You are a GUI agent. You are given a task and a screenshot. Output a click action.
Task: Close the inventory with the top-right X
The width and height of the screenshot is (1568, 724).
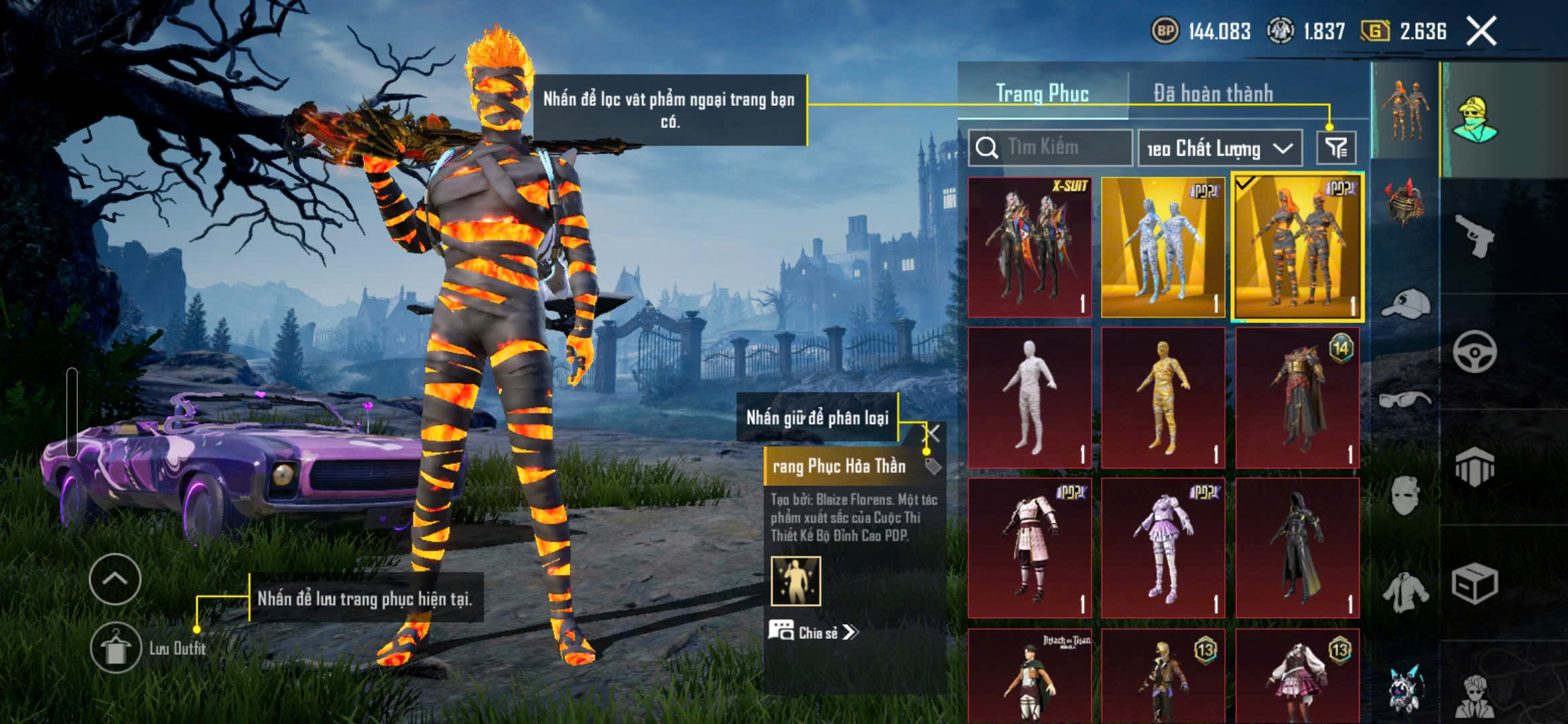coord(1481,32)
